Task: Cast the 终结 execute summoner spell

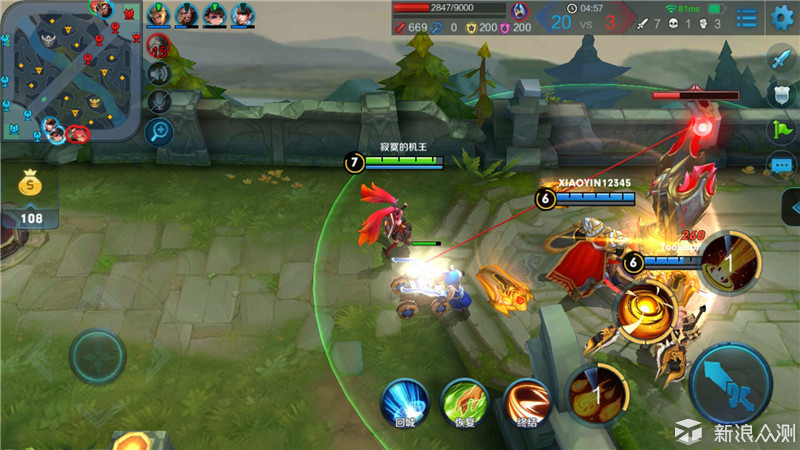Action: tap(527, 402)
